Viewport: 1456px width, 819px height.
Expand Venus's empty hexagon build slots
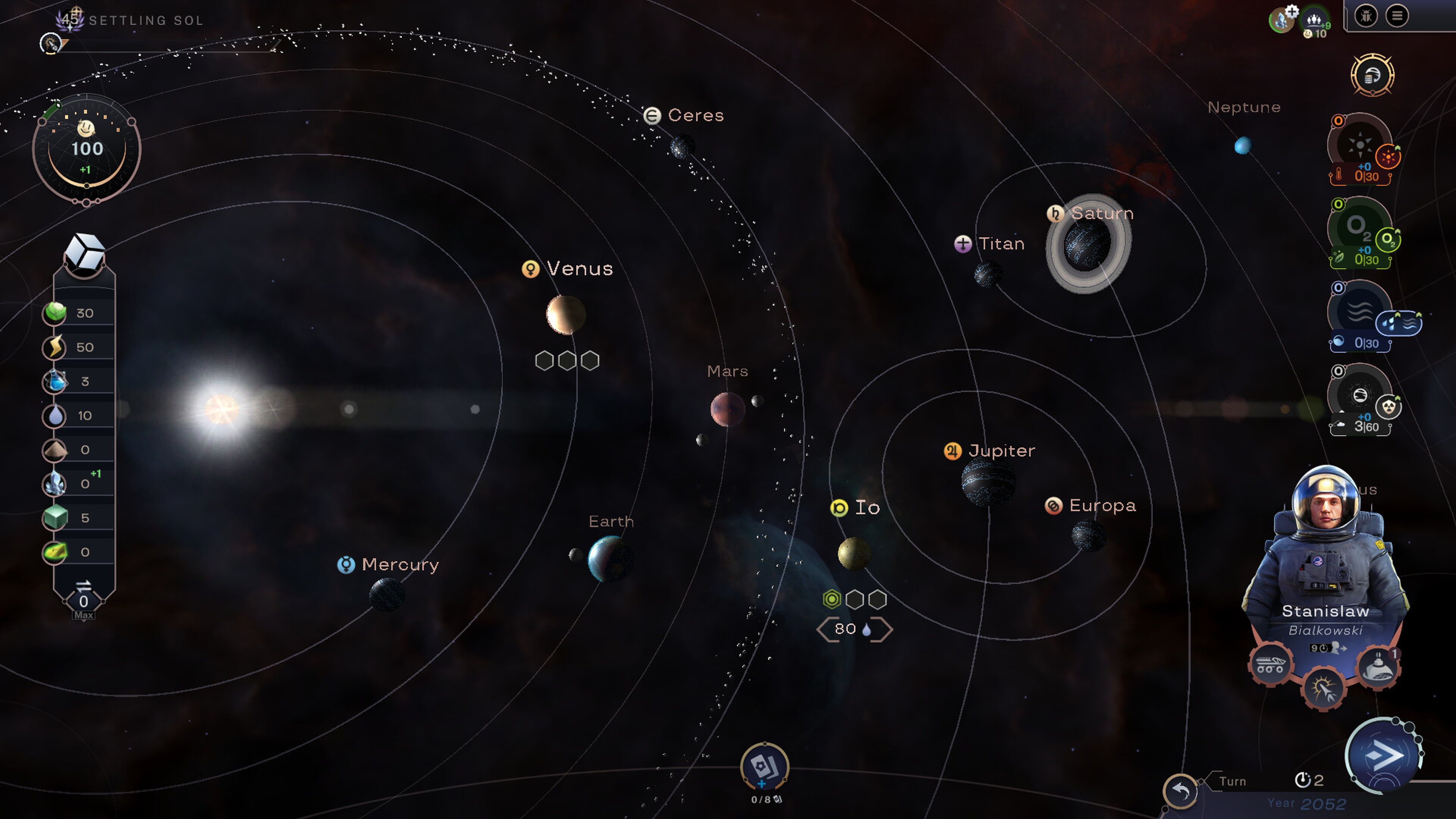(568, 360)
